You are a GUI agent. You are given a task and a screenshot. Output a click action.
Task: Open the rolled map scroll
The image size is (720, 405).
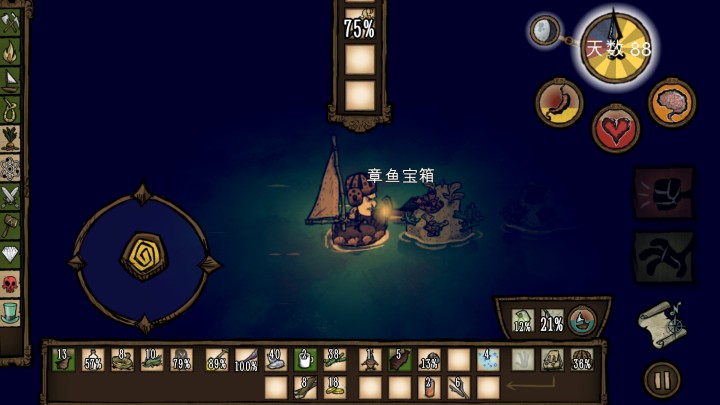click(661, 321)
